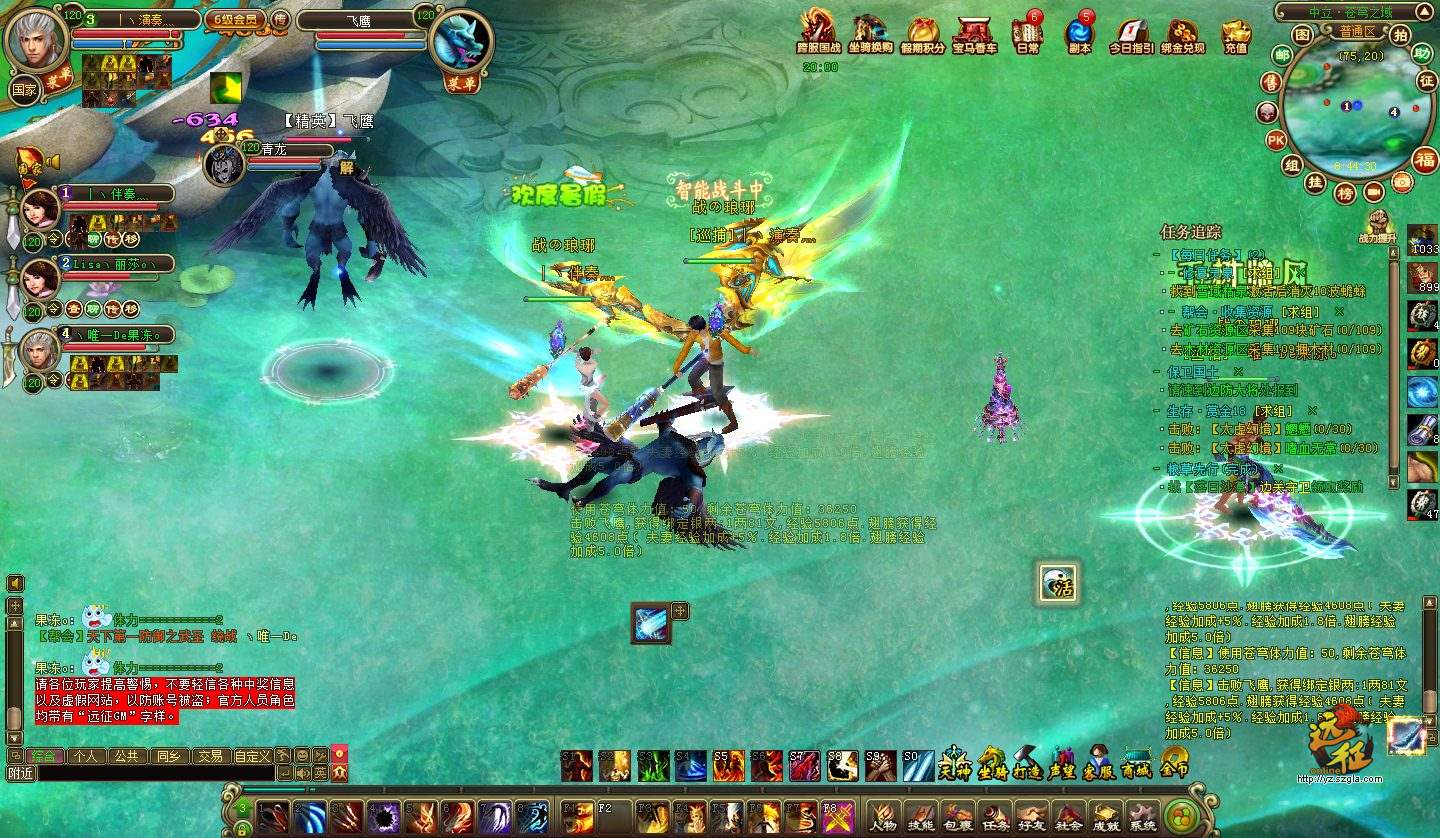Switch chat to the 交易 trade tab
The image size is (1440, 838).
(208, 756)
